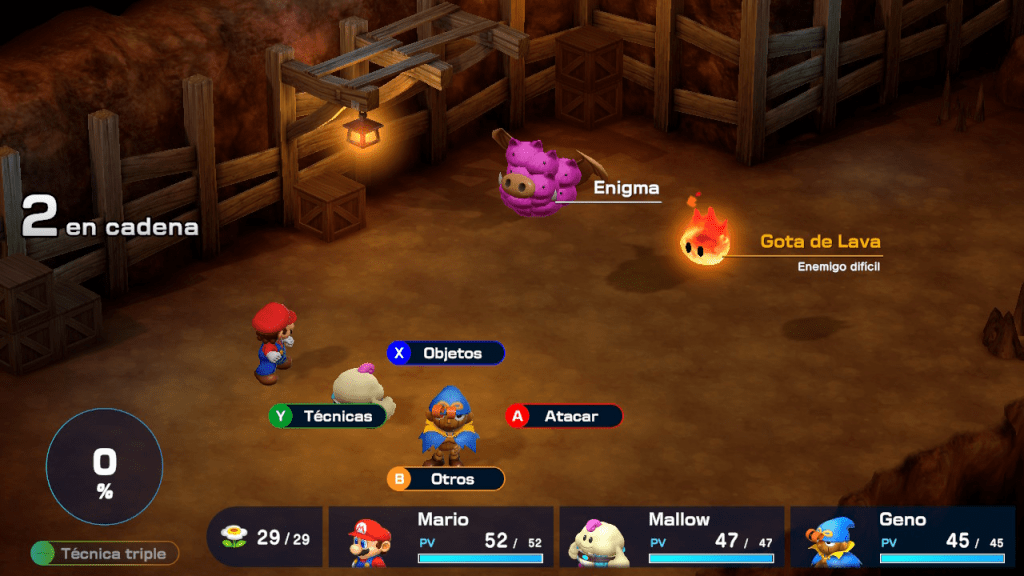Select Mario's party status panel
This screenshot has height=576, width=1024.
441,537
